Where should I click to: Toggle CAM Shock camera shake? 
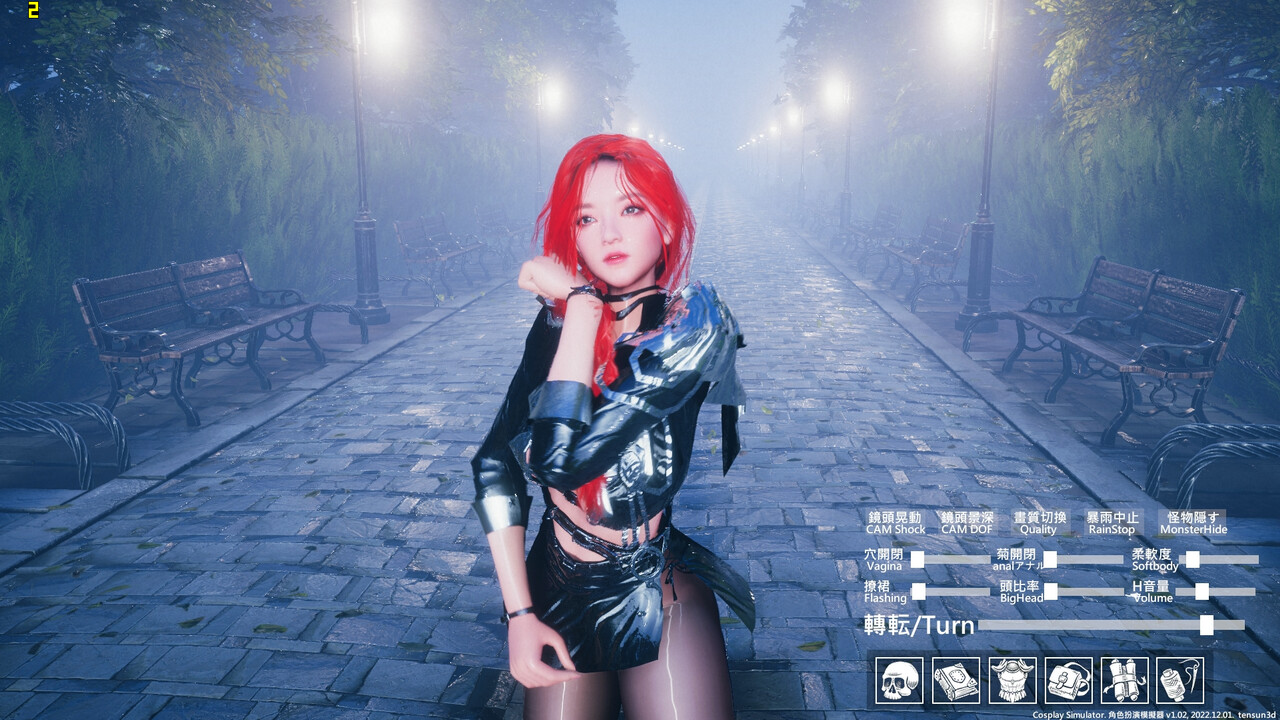(896, 523)
